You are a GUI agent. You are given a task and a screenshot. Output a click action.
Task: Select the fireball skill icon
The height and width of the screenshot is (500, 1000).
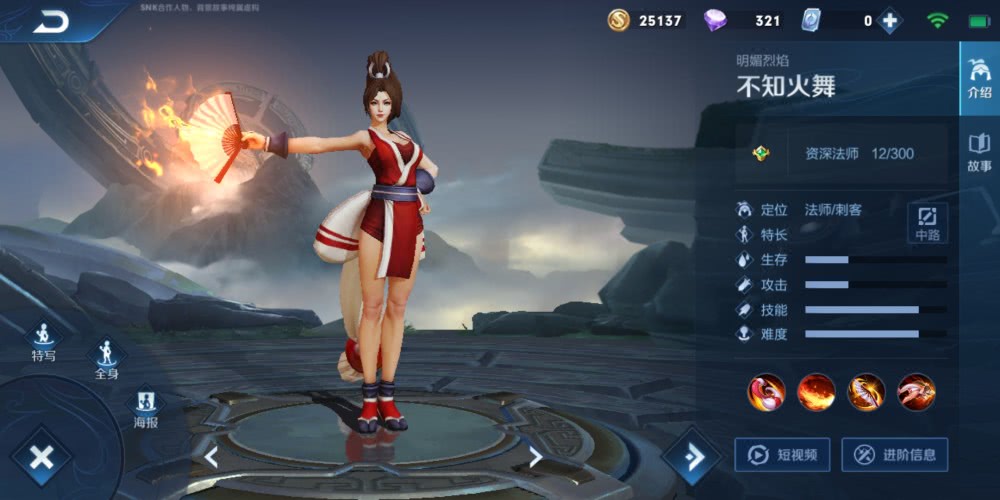(816, 392)
